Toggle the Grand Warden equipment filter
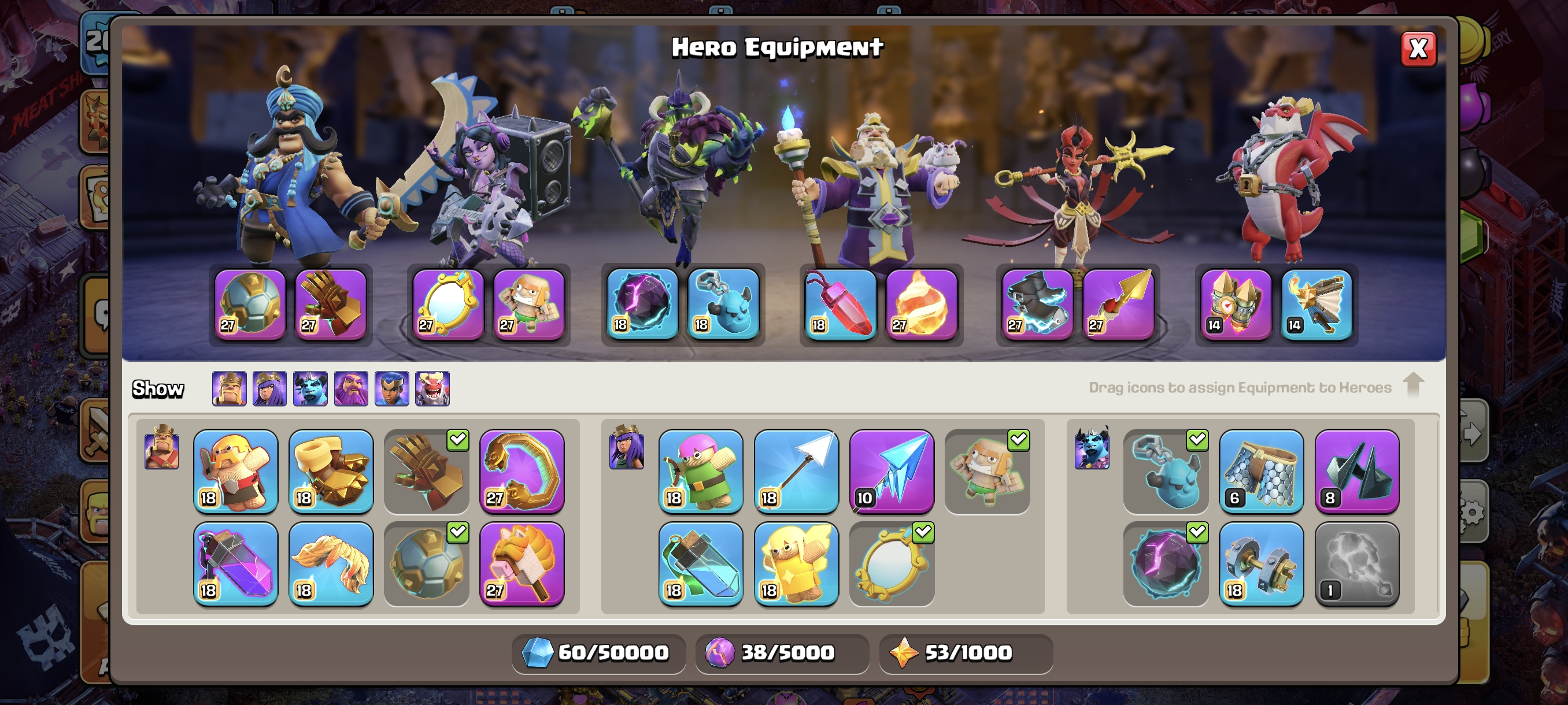Screen dimensions: 1568x705 click(x=351, y=388)
